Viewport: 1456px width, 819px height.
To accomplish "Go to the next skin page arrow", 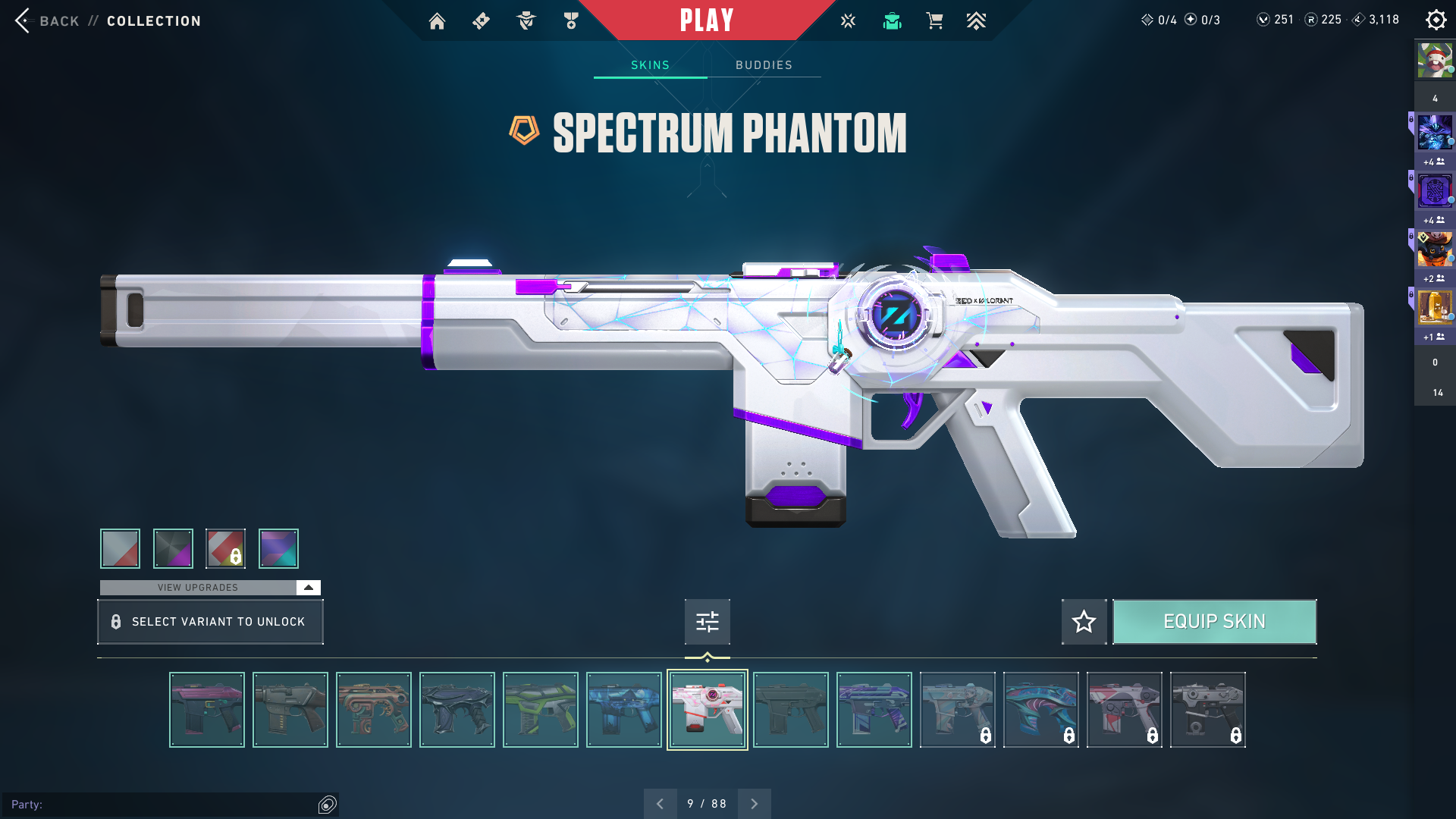I will click(754, 804).
